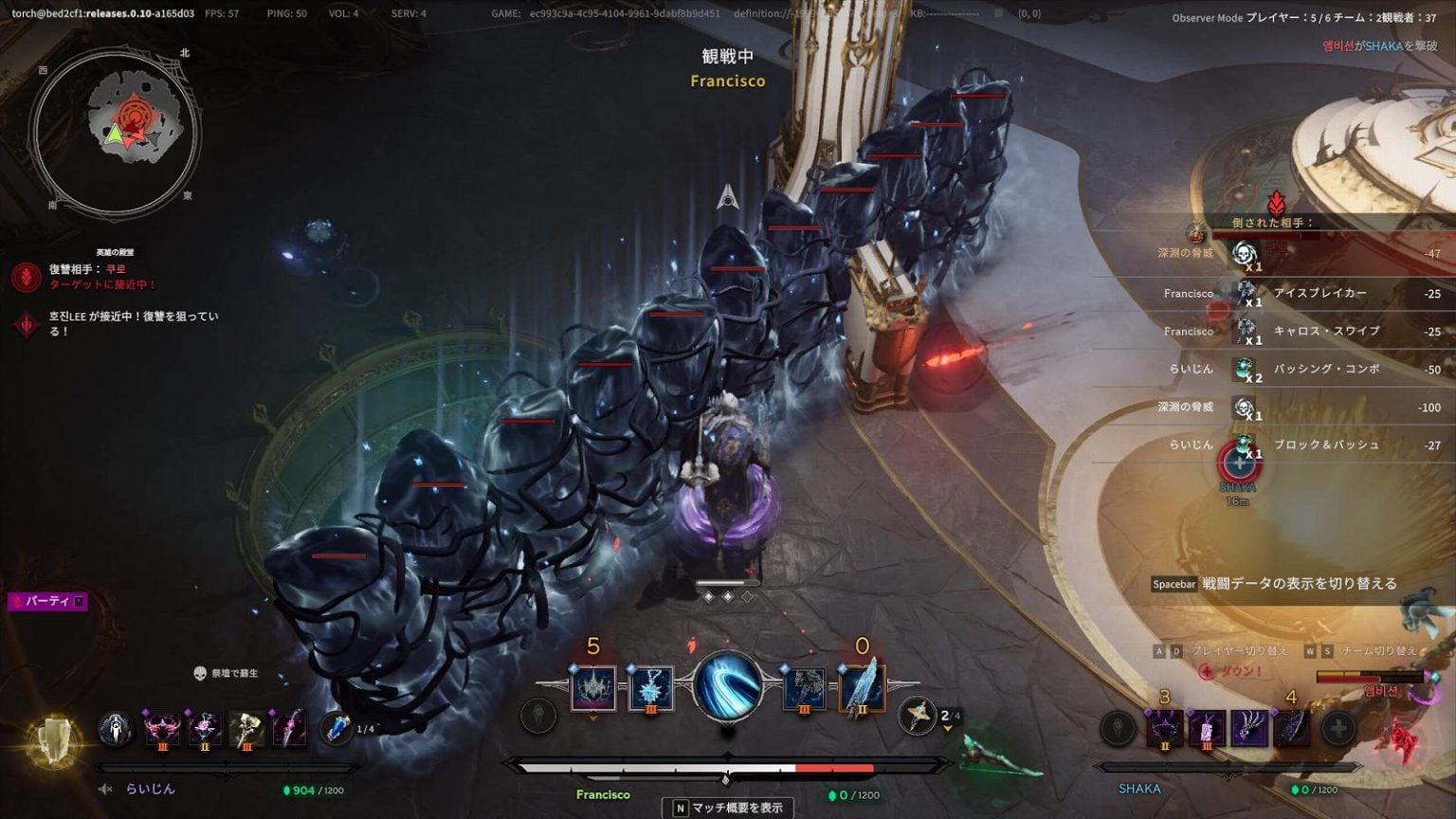Viewport: 1456px width, 819px height.
Task: Select Francisco's frost axe skill icon
Action: [x=804, y=689]
